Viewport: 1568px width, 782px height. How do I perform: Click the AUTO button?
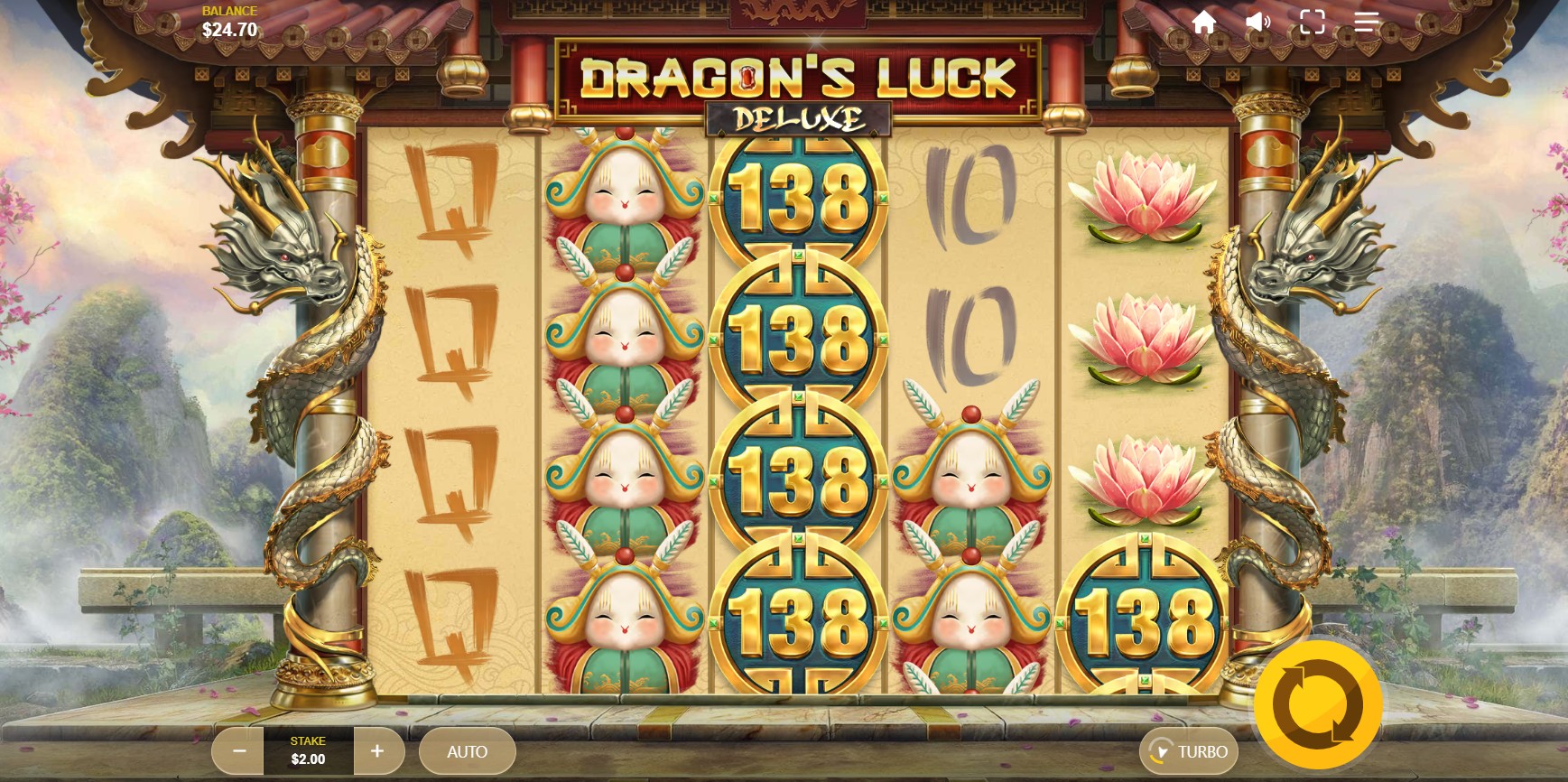click(468, 750)
